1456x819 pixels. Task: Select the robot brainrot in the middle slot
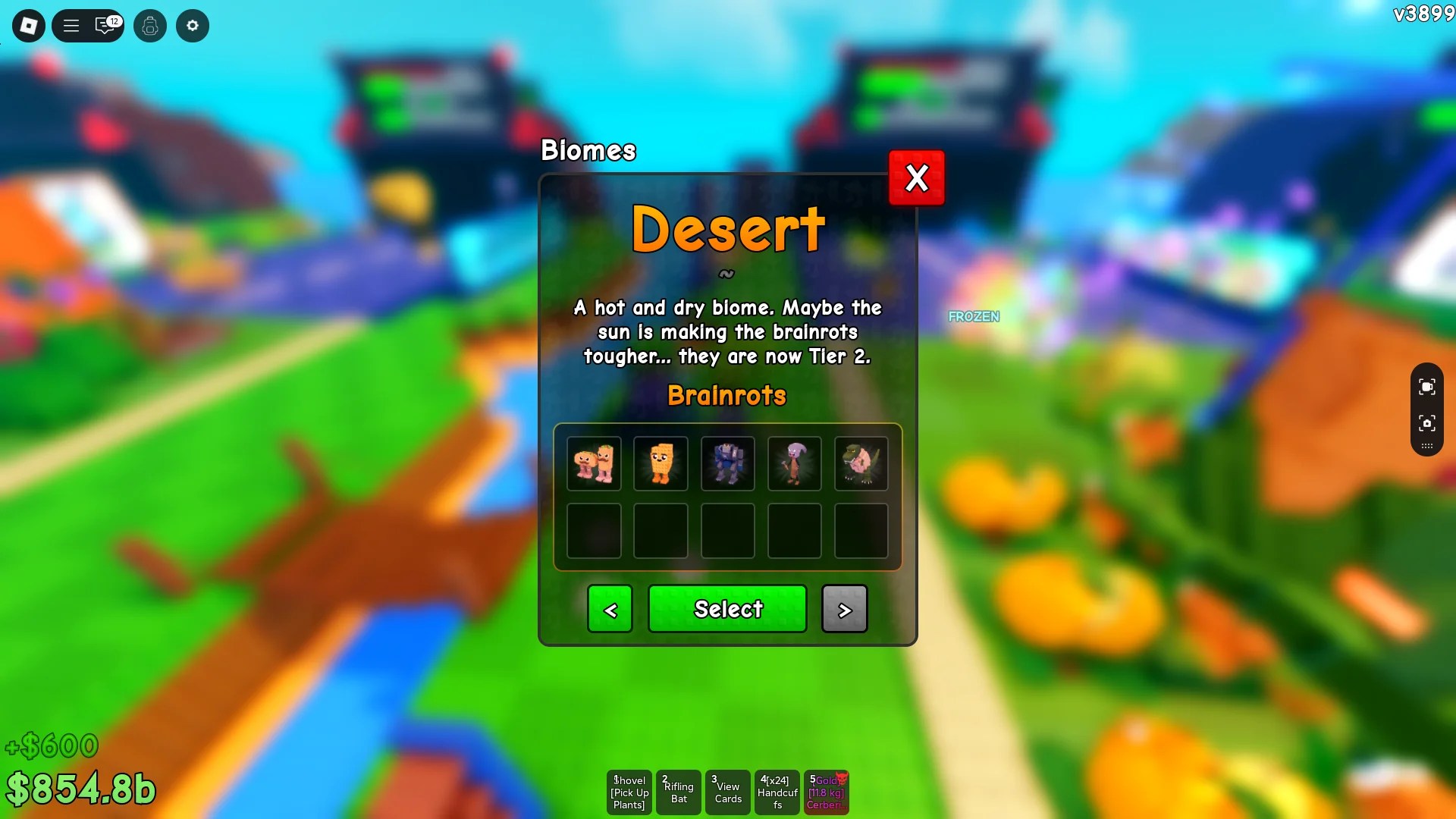(727, 463)
